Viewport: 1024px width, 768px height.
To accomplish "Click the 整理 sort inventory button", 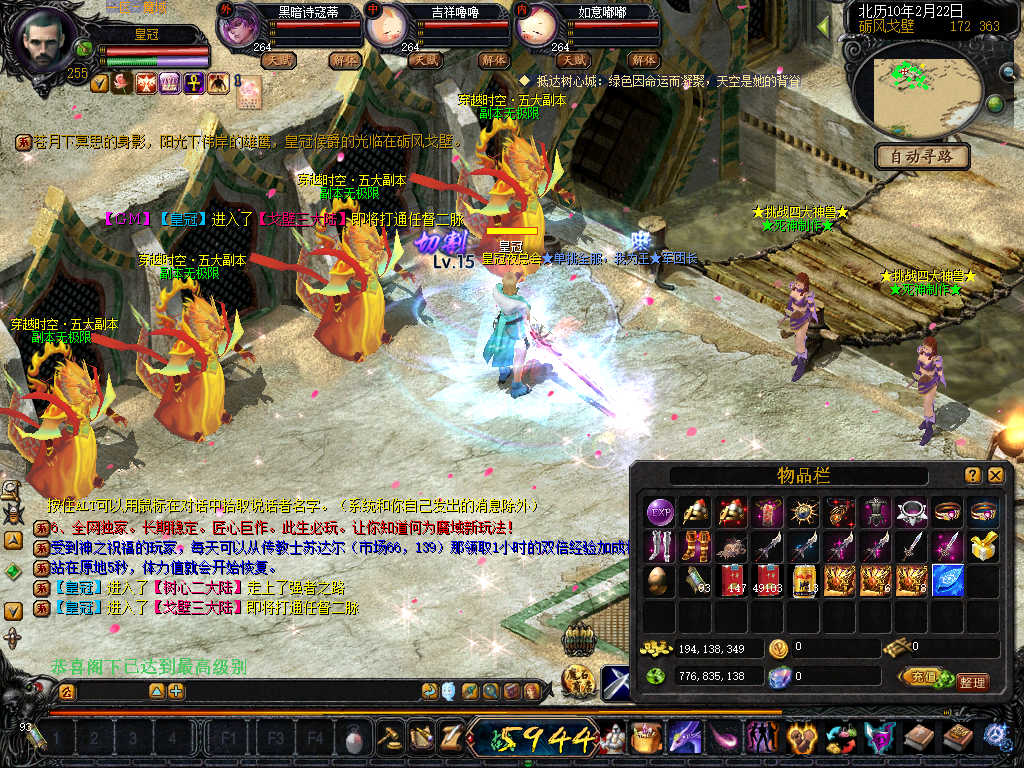I will tap(971, 682).
